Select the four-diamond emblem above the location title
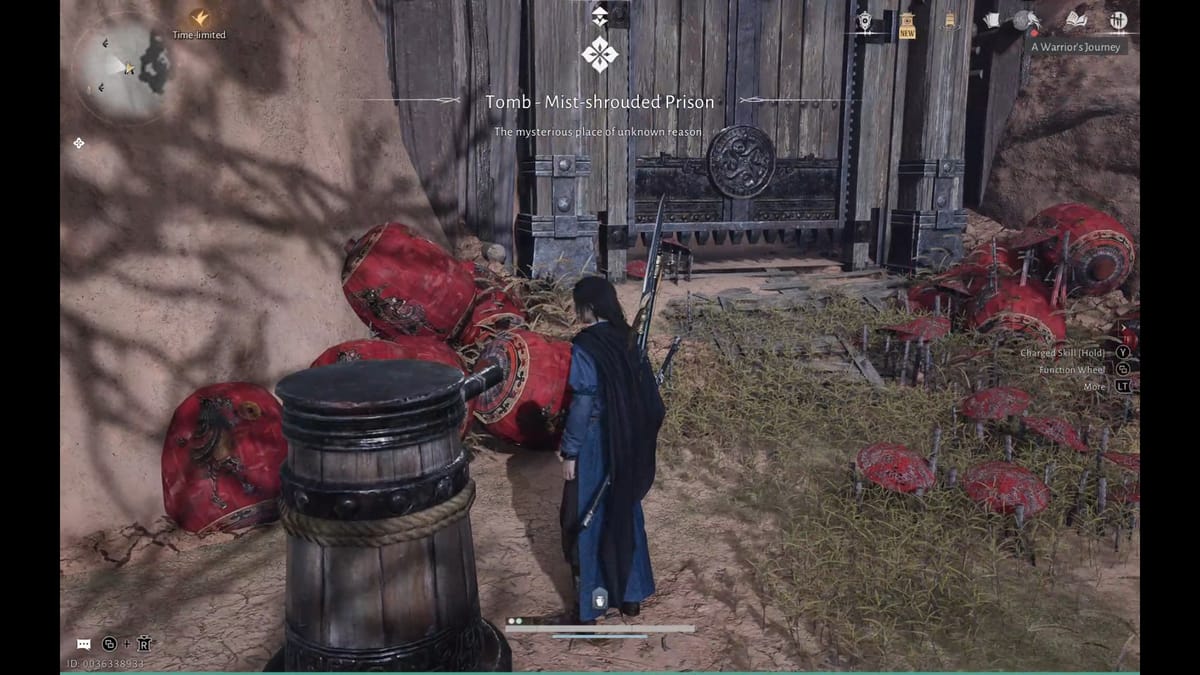1200x675 pixels. pyautogui.click(x=600, y=53)
